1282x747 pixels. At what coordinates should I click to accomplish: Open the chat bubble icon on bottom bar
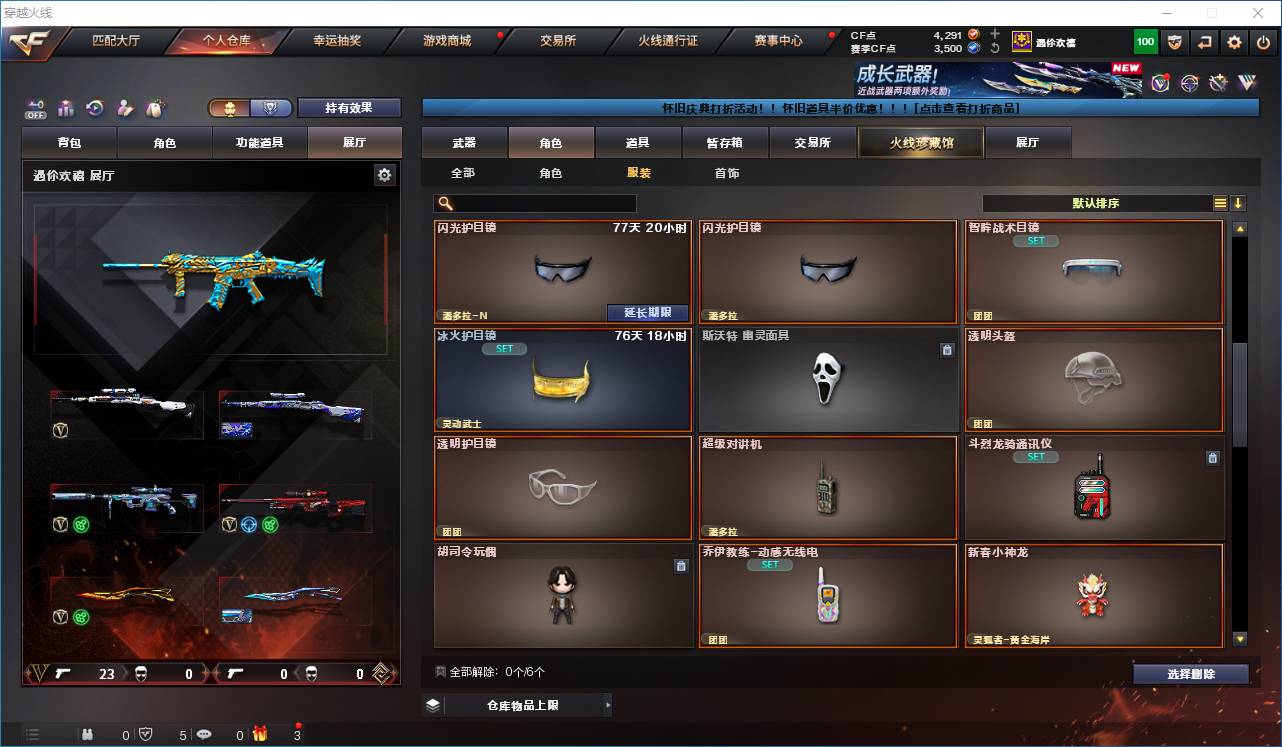click(x=204, y=733)
